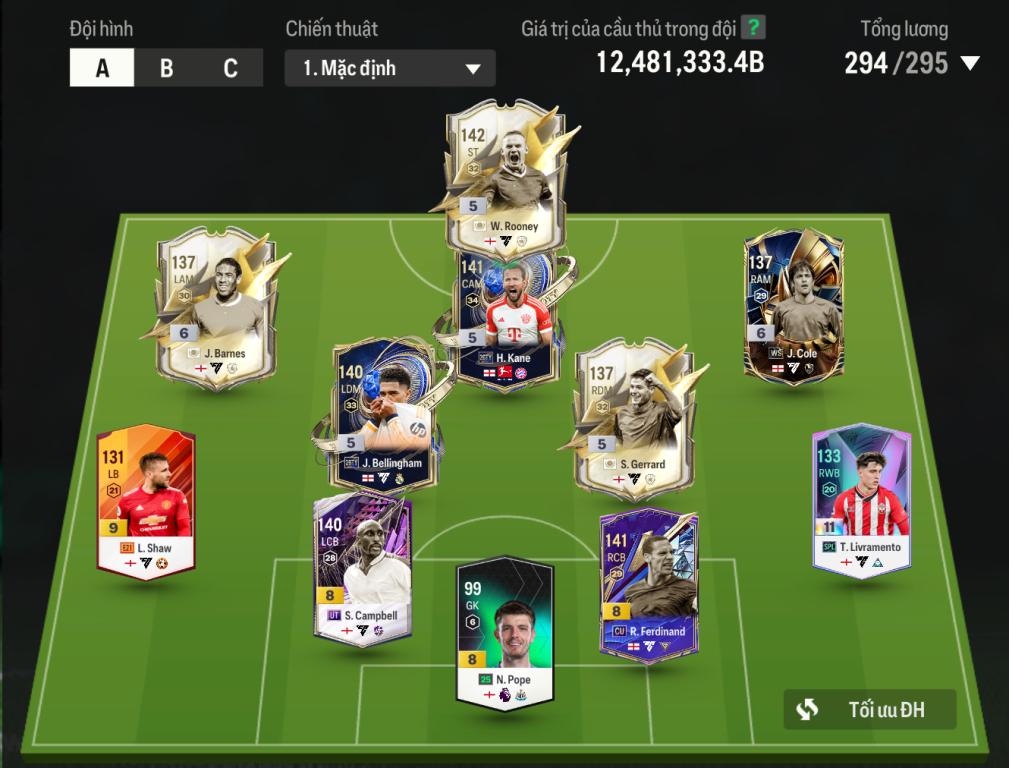1009x768 pixels.
Task: Select the H. Kane CAM card
Action: pos(505,320)
